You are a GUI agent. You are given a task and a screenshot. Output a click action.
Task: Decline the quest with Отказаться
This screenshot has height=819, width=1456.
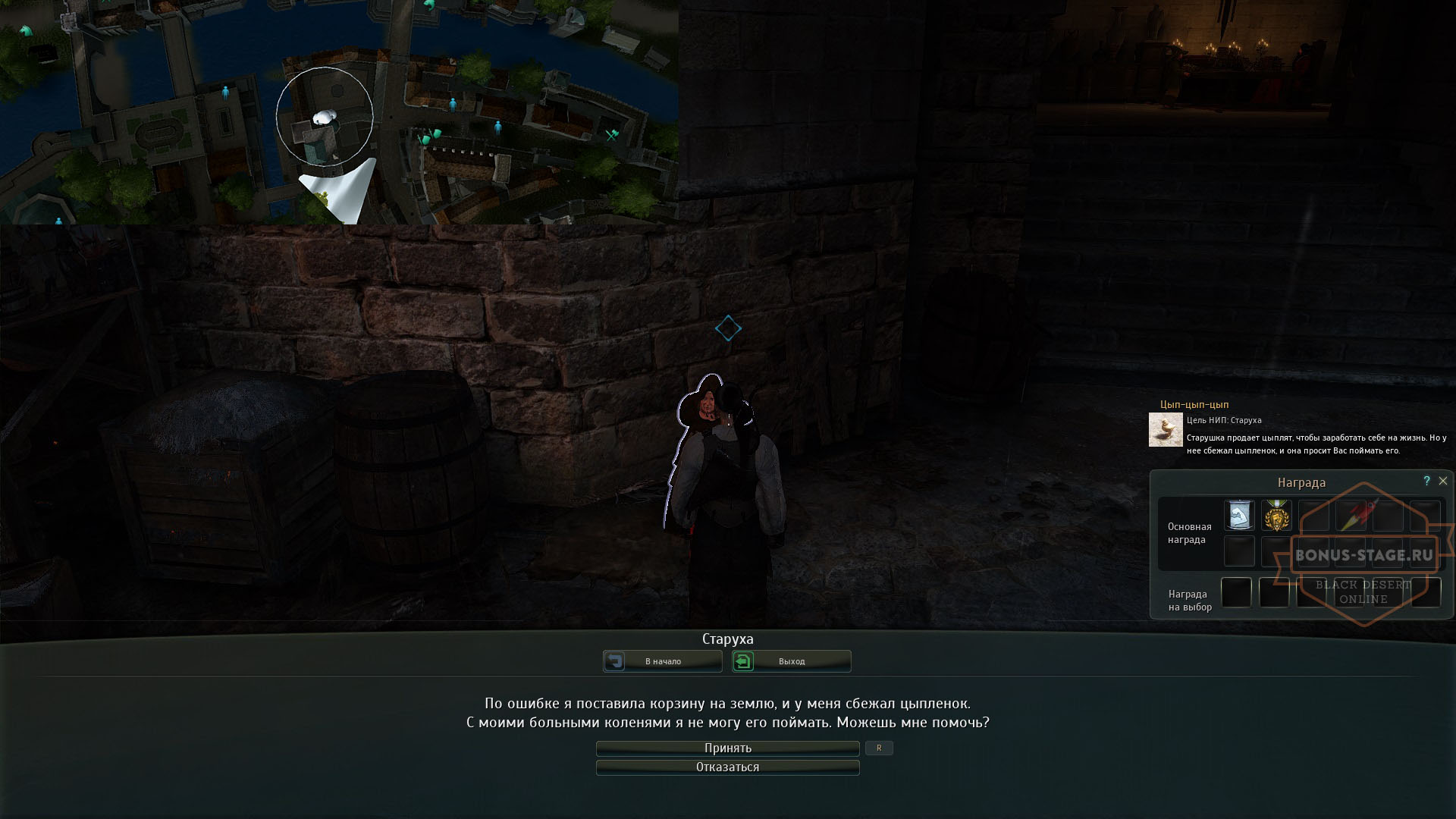coord(727,767)
